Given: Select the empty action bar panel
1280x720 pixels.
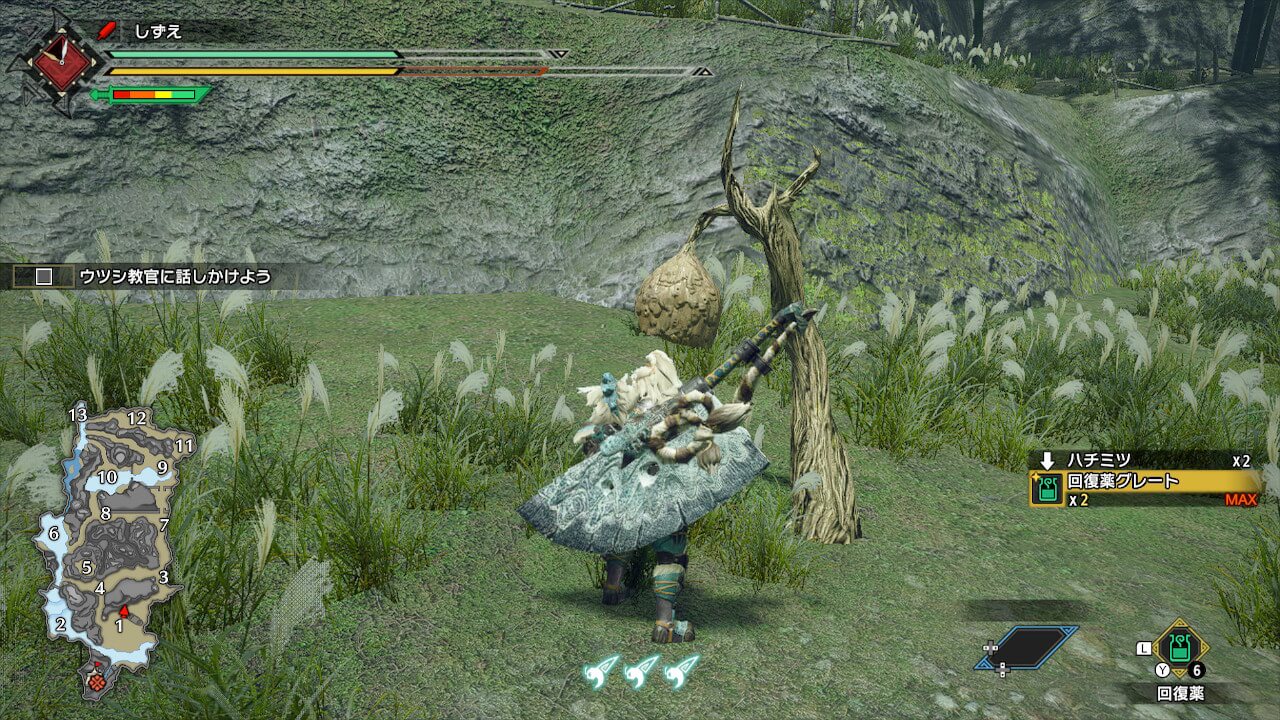Looking at the screenshot, I should 1028,647.
